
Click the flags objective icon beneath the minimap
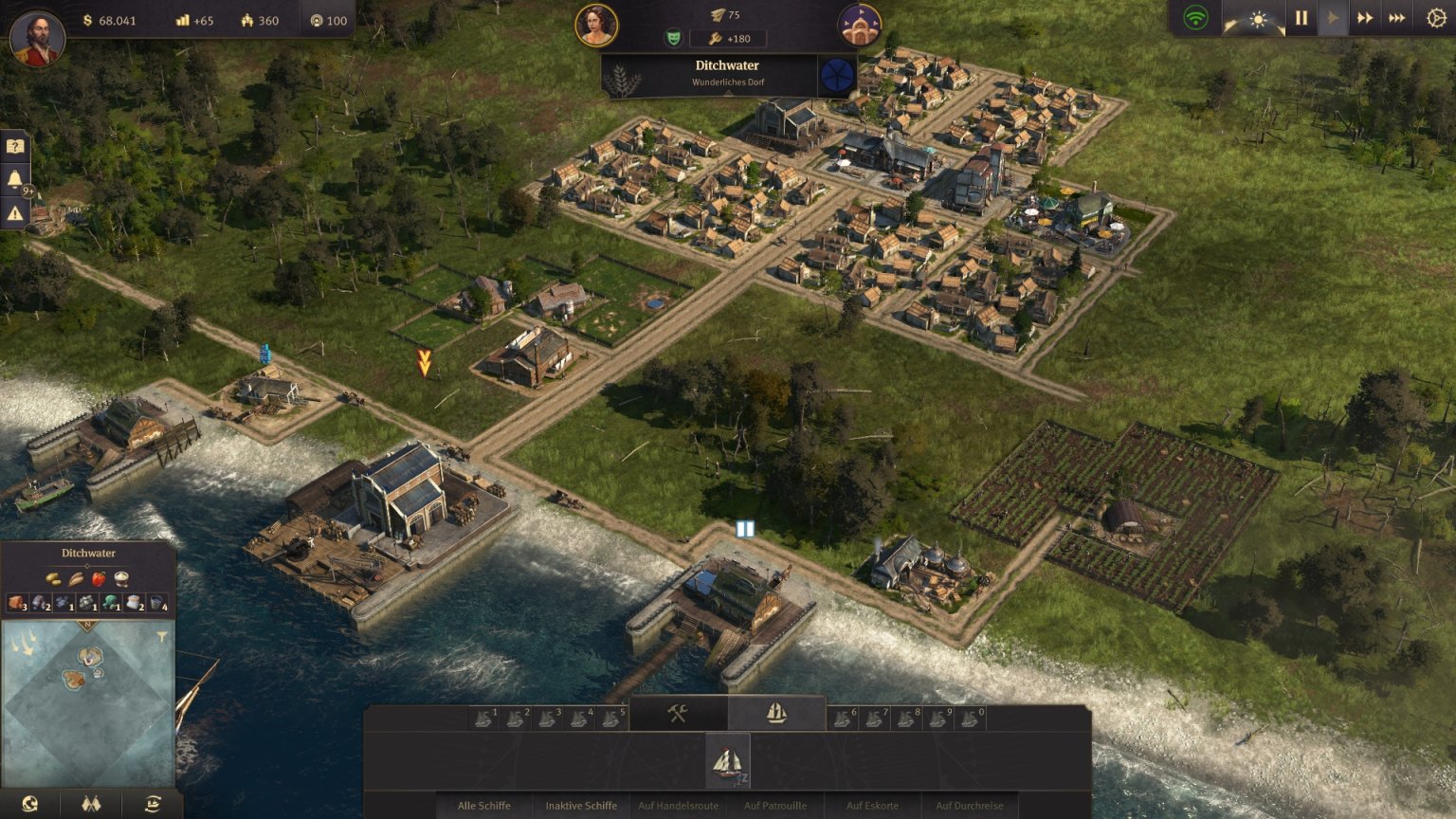[x=90, y=802]
